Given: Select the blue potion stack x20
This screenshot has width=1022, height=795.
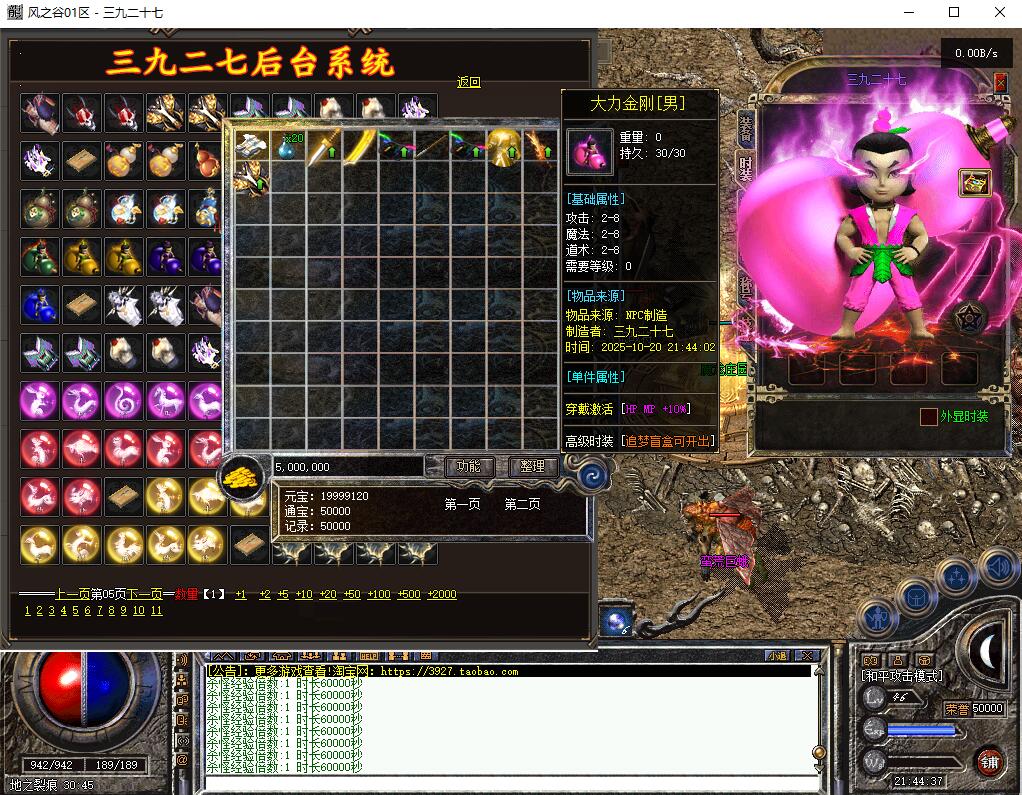Looking at the screenshot, I should click(x=288, y=147).
